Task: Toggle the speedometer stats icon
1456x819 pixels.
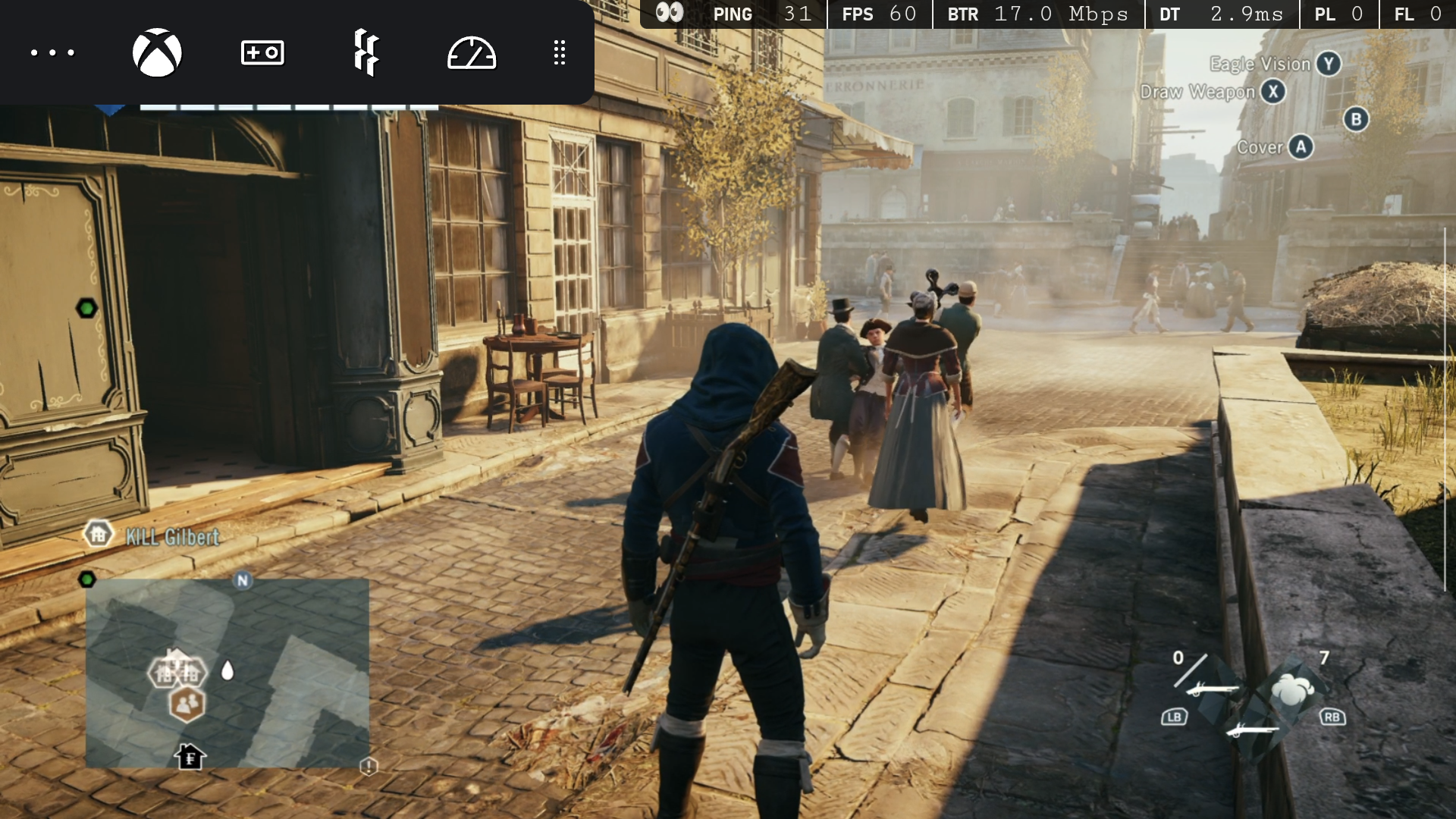Action: pyautogui.click(x=471, y=53)
